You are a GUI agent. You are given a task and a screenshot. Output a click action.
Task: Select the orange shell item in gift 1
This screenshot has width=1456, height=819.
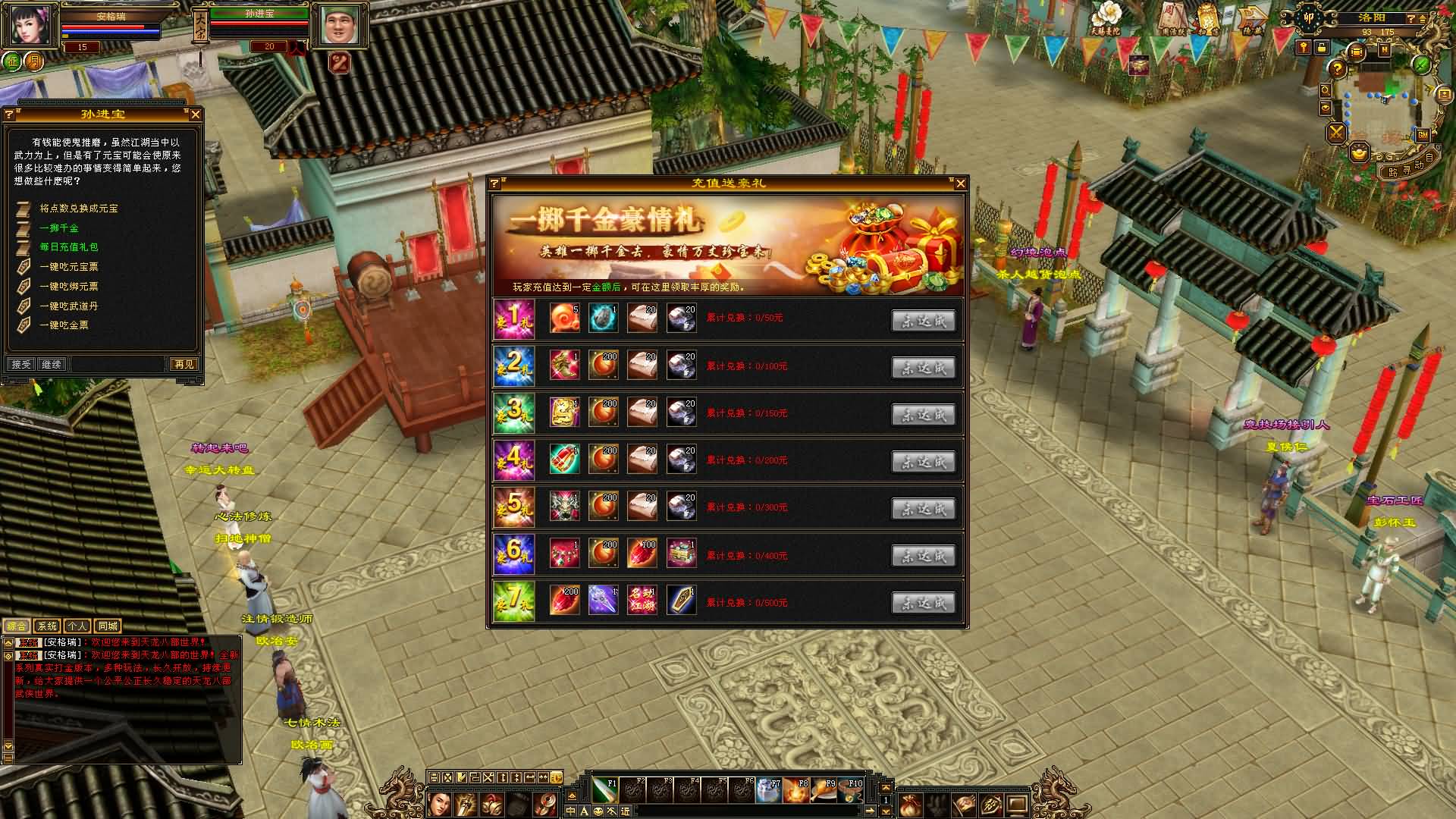[x=564, y=318]
